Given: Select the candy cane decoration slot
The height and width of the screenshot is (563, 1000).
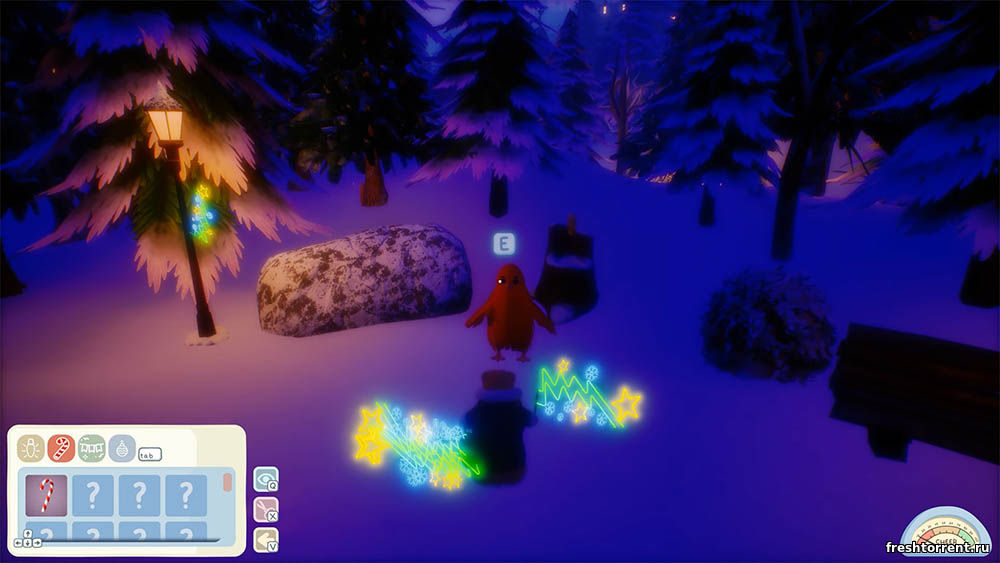Looking at the screenshot, I should click(46, 494).
